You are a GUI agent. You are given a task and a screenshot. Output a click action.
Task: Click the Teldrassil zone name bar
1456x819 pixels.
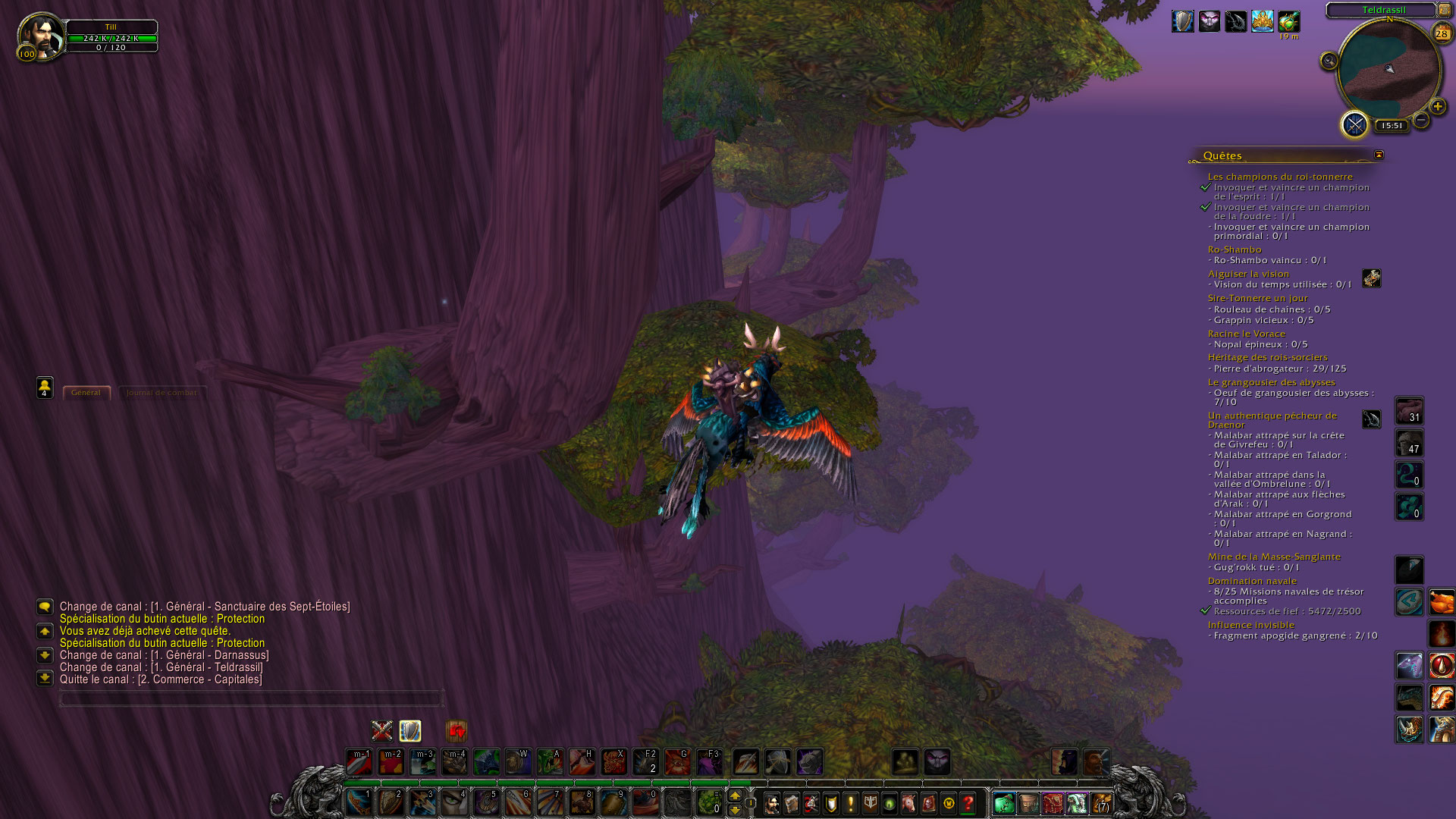(x=1383, y=10)
